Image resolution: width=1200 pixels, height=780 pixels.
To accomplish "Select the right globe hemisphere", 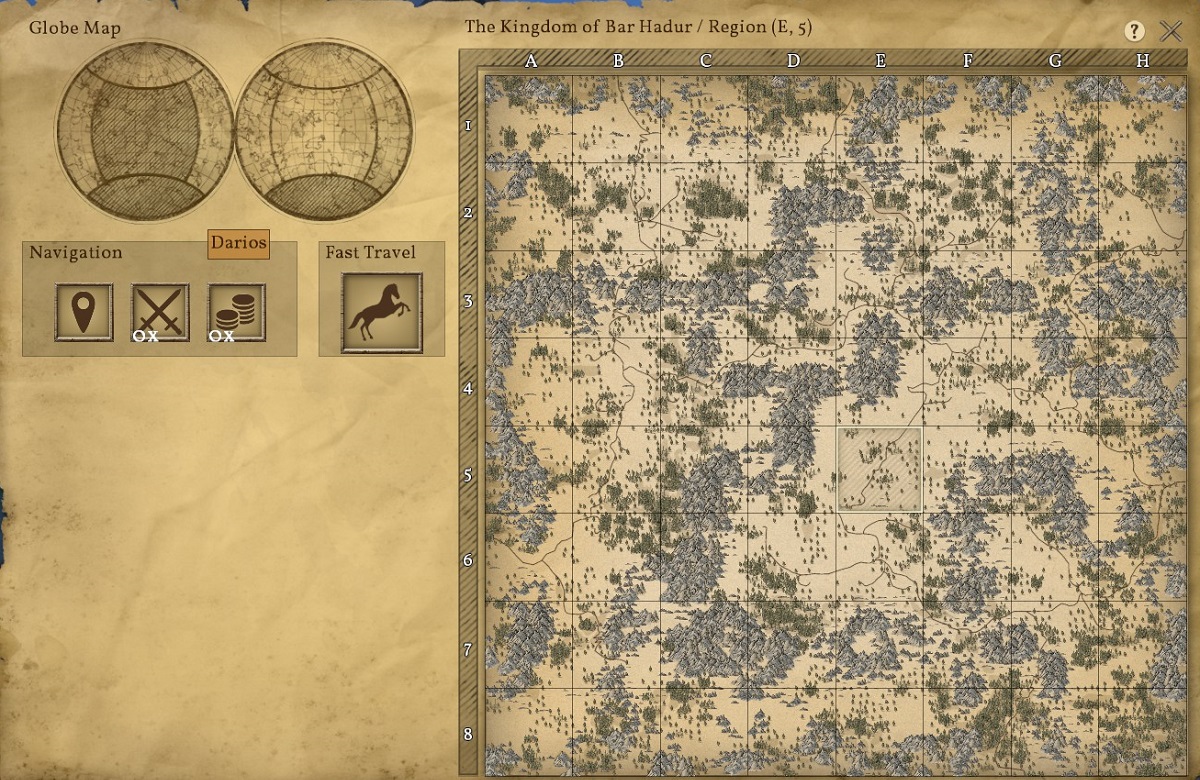I will 323,130.
